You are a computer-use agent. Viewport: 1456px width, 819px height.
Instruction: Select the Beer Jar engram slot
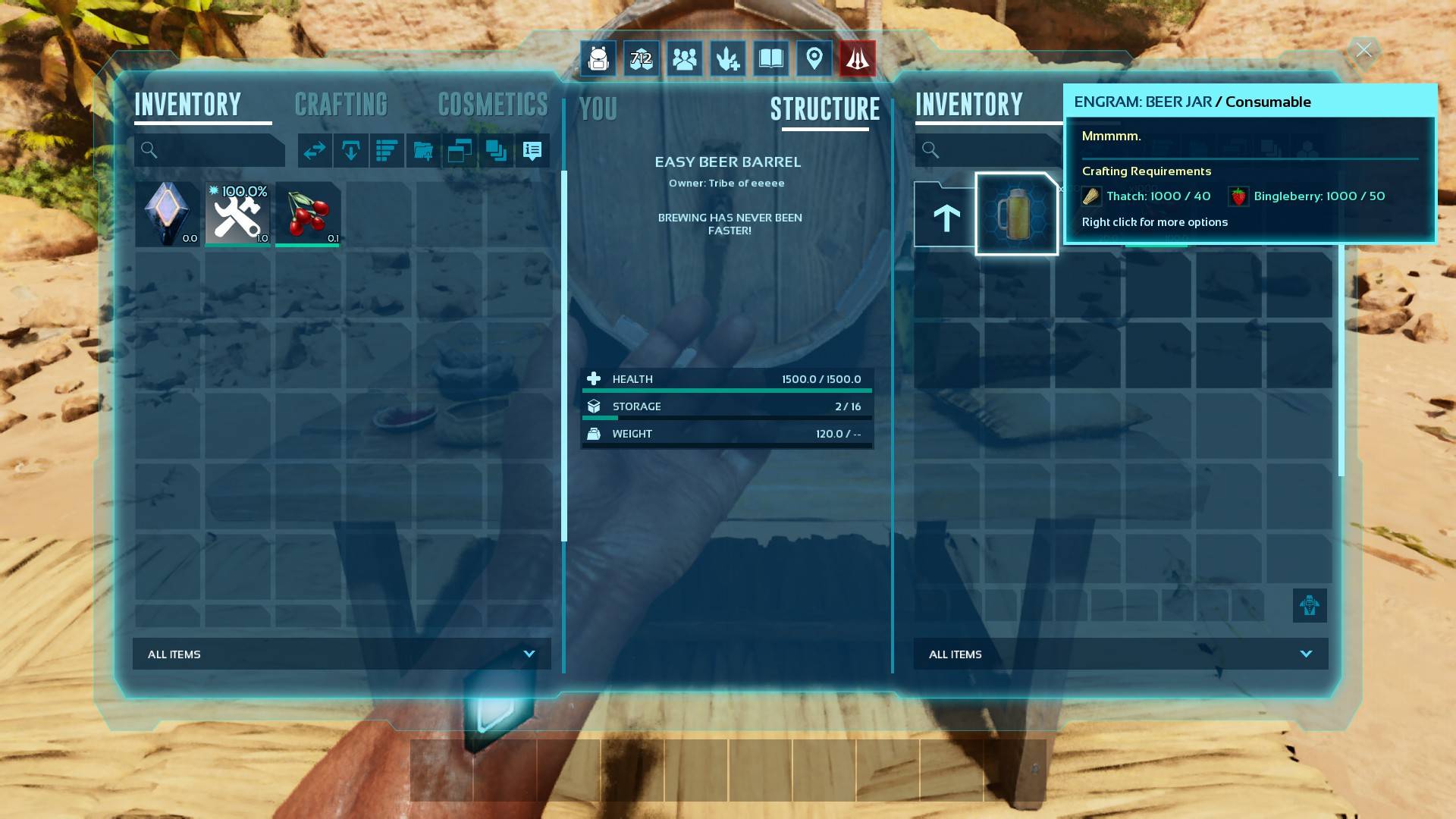(x=1016, y=215)
